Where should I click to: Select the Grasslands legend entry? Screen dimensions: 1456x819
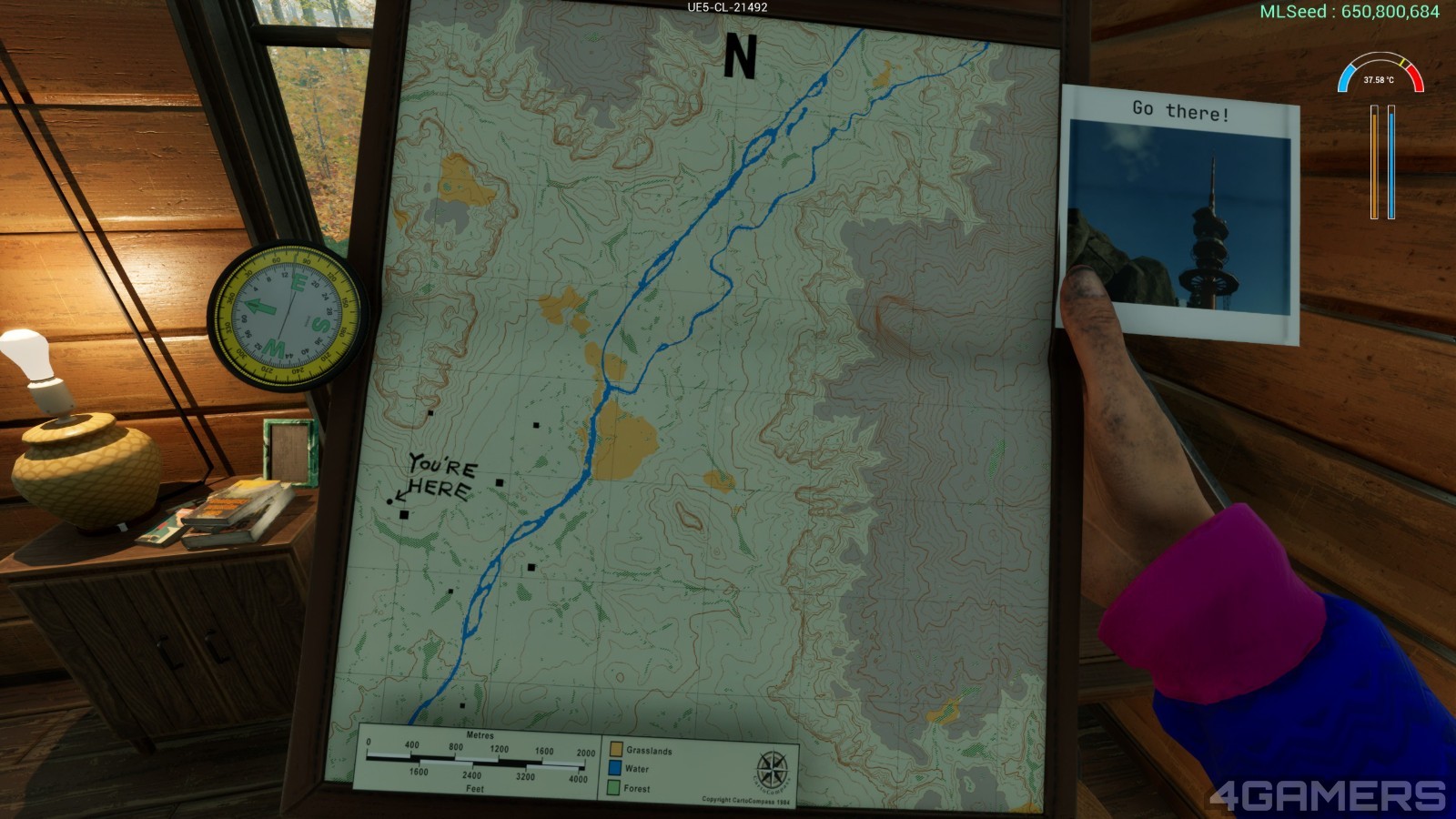(x=641, y=750)
